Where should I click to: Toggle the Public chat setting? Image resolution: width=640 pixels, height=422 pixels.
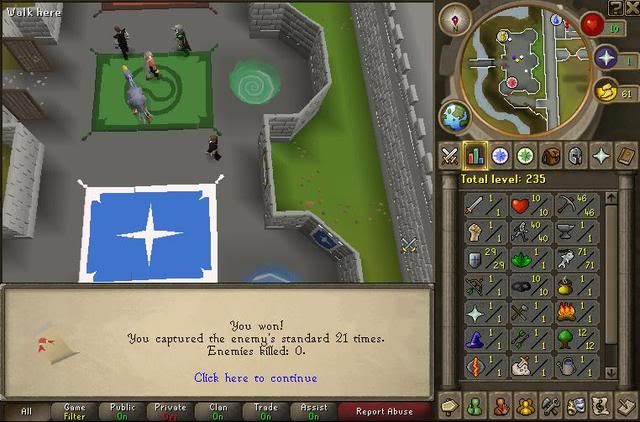pos(122,410)
